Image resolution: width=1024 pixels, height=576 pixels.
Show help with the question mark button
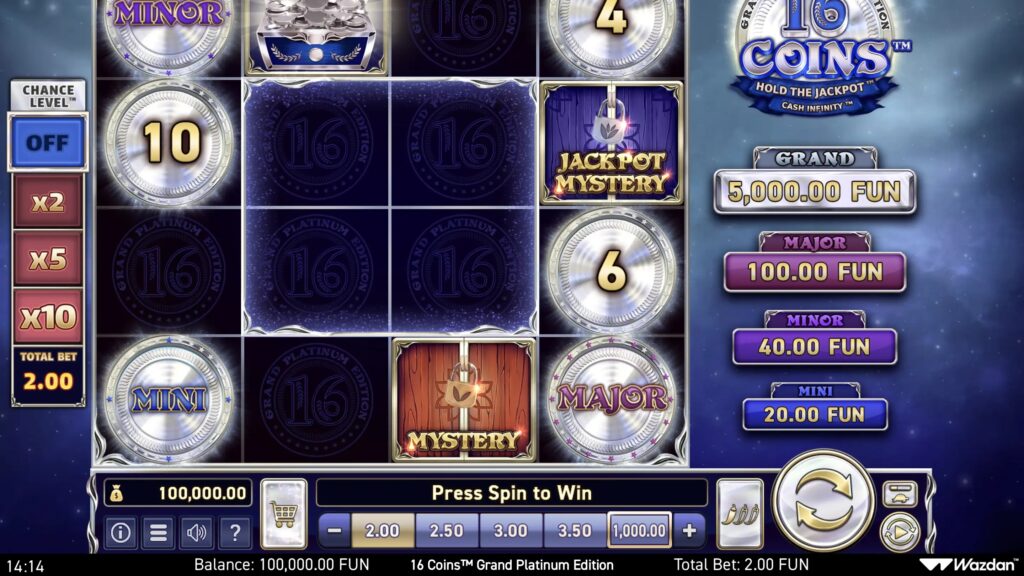(x=234, y=533)
